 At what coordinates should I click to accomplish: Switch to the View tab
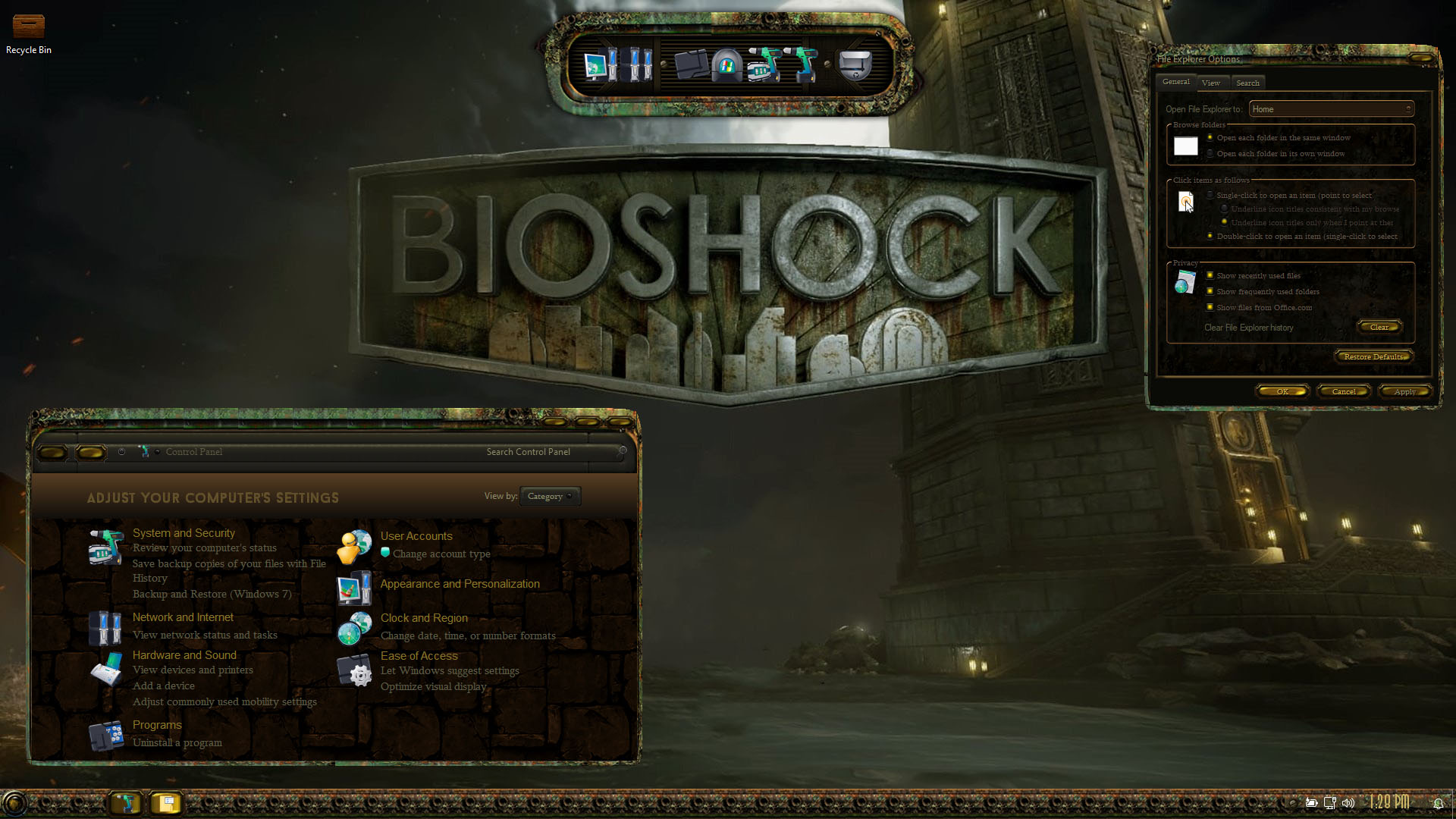tap(1211, 83)
